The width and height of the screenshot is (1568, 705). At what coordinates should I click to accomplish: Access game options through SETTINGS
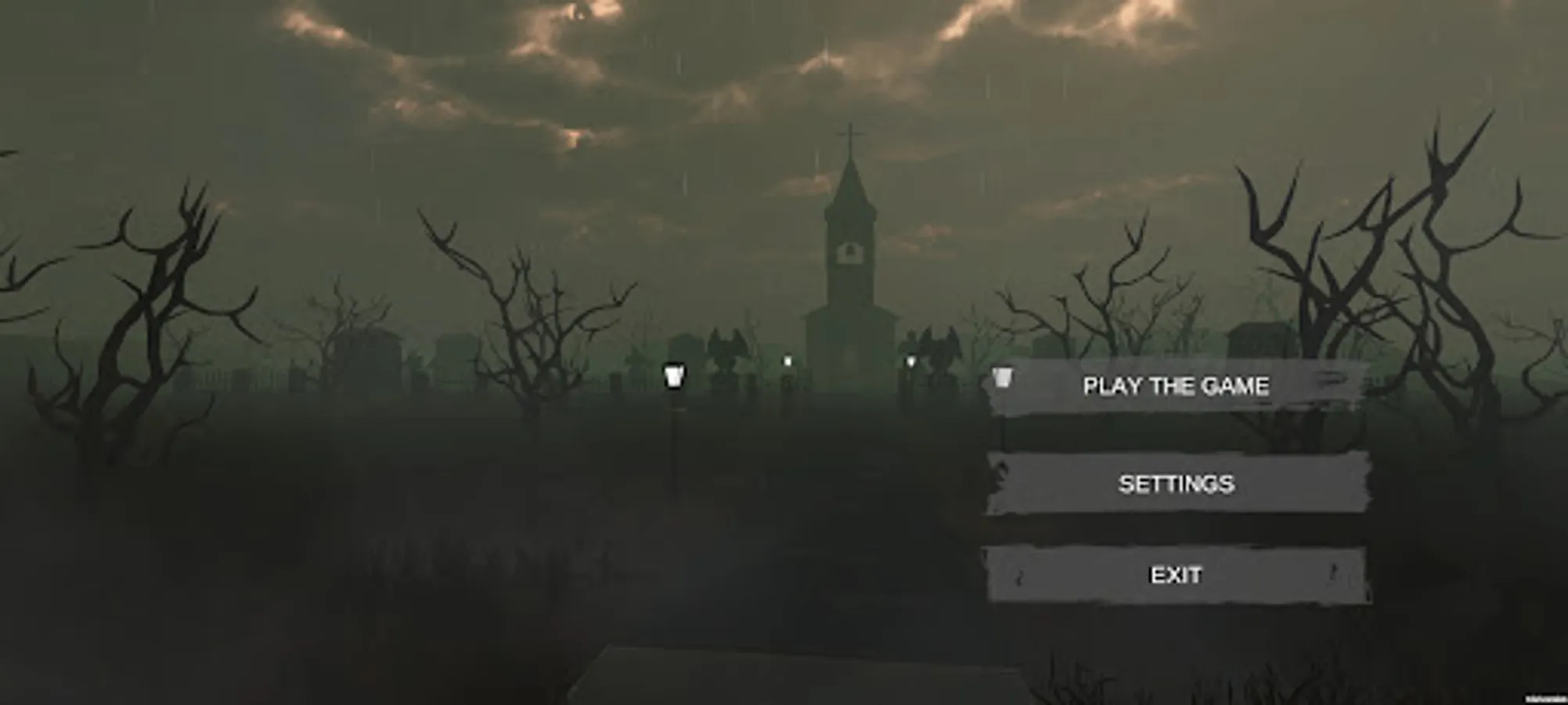[1177, 485]
